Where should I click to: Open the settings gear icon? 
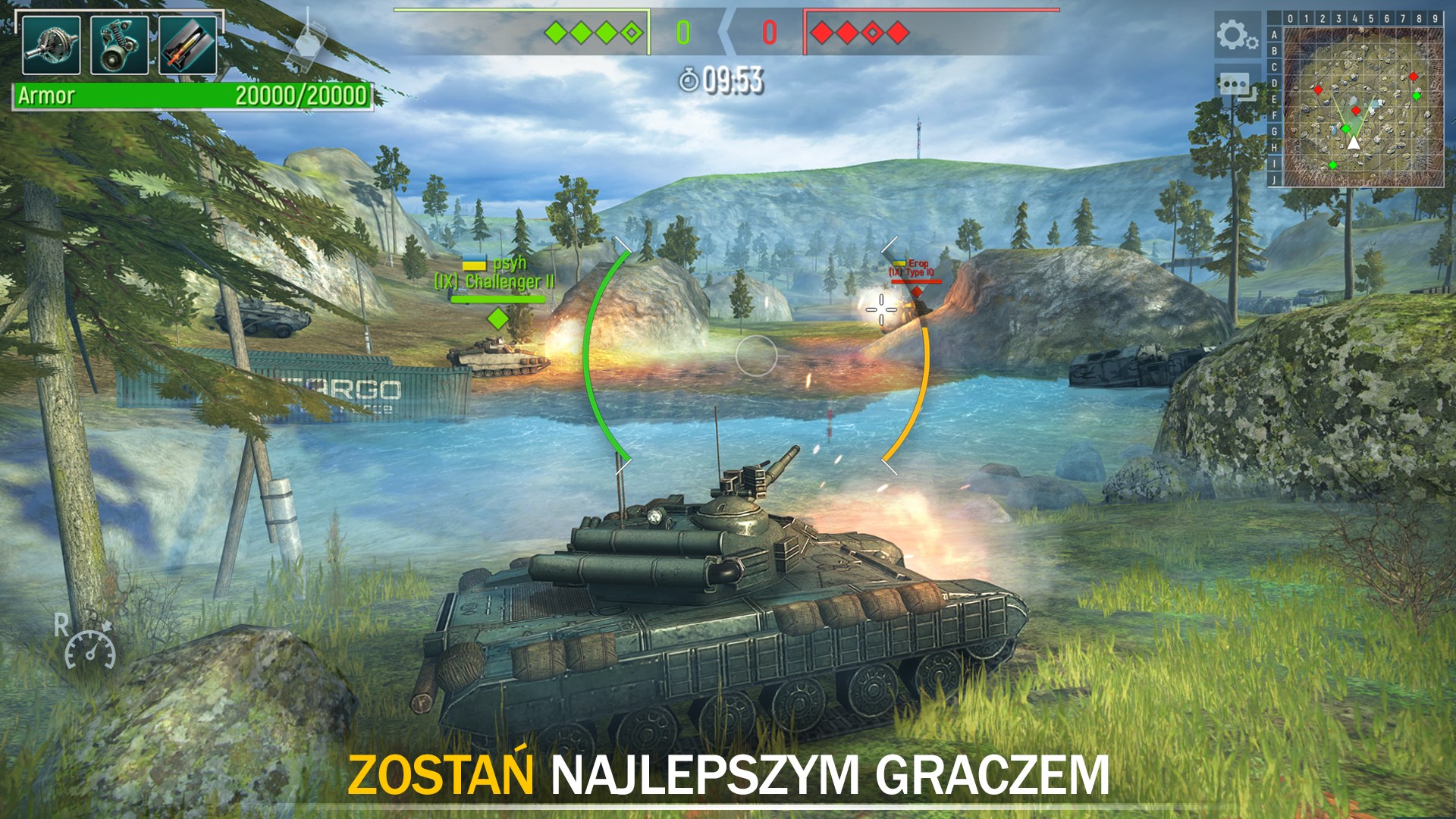point(1236,34)
